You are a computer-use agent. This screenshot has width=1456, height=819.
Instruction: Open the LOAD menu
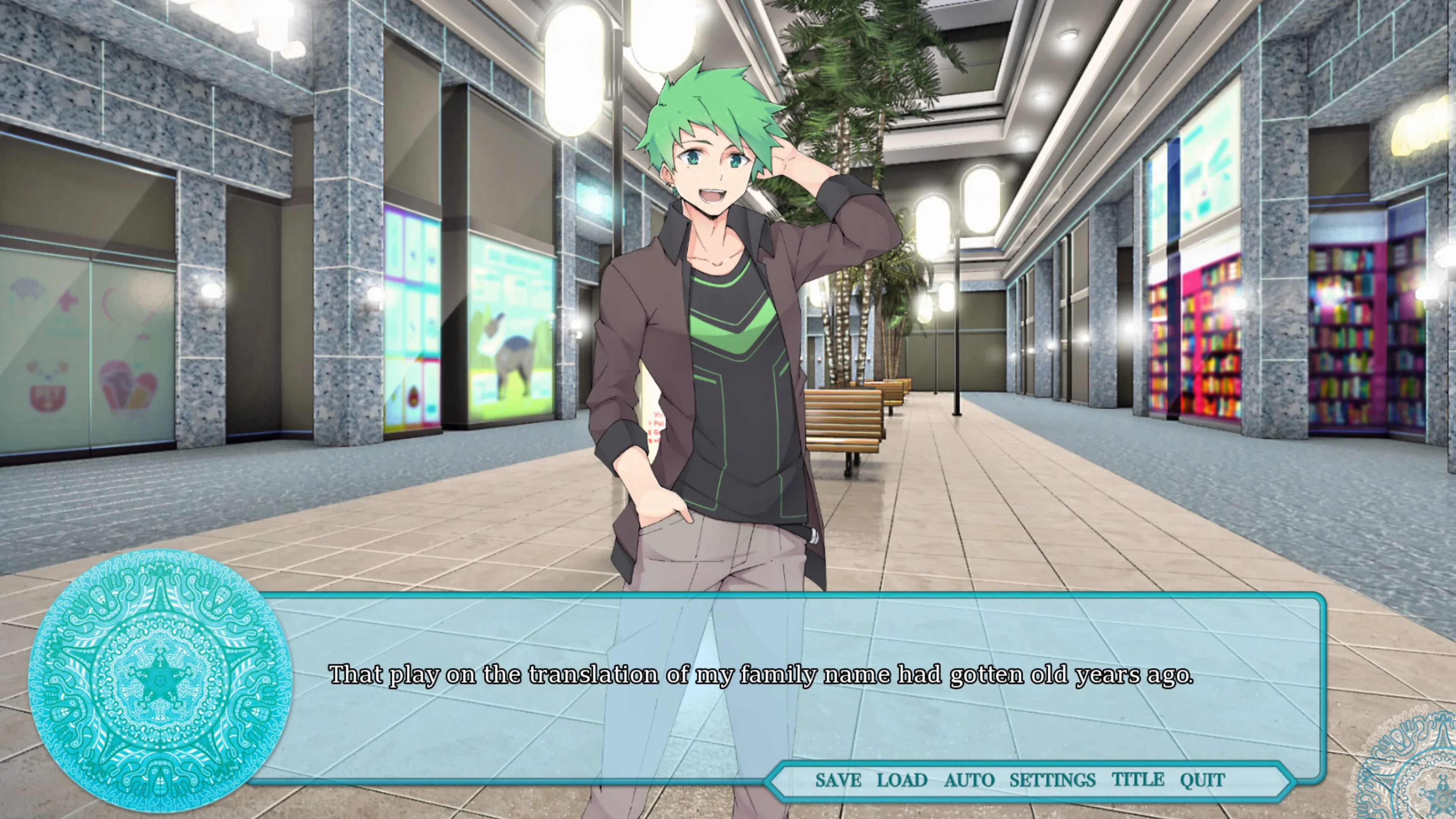[902, 780]
